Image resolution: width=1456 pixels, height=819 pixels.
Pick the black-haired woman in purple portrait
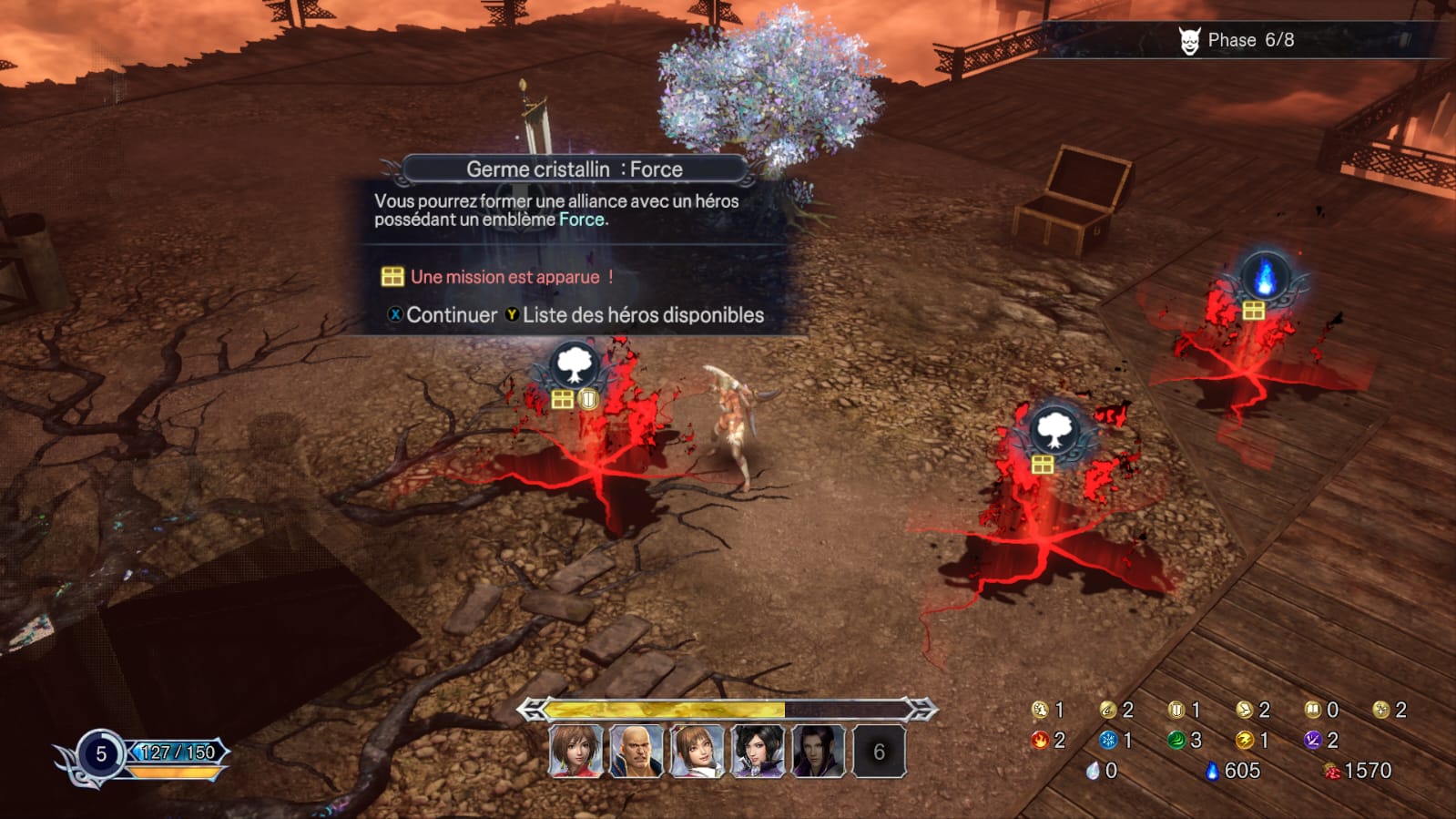(x=758, y=752)
